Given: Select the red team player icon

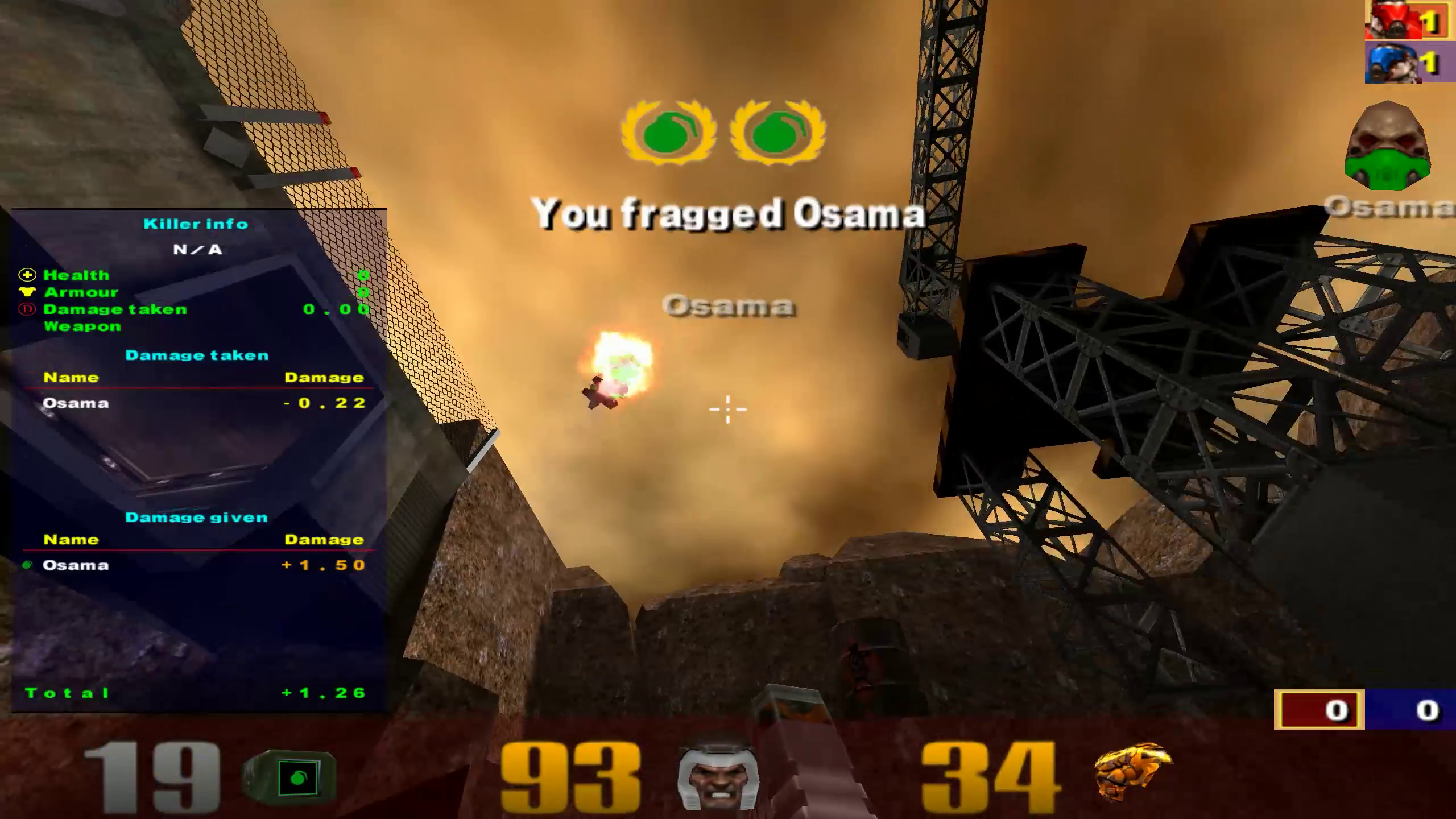Looking at the screenshot, I should click(x=1393, y=19).
